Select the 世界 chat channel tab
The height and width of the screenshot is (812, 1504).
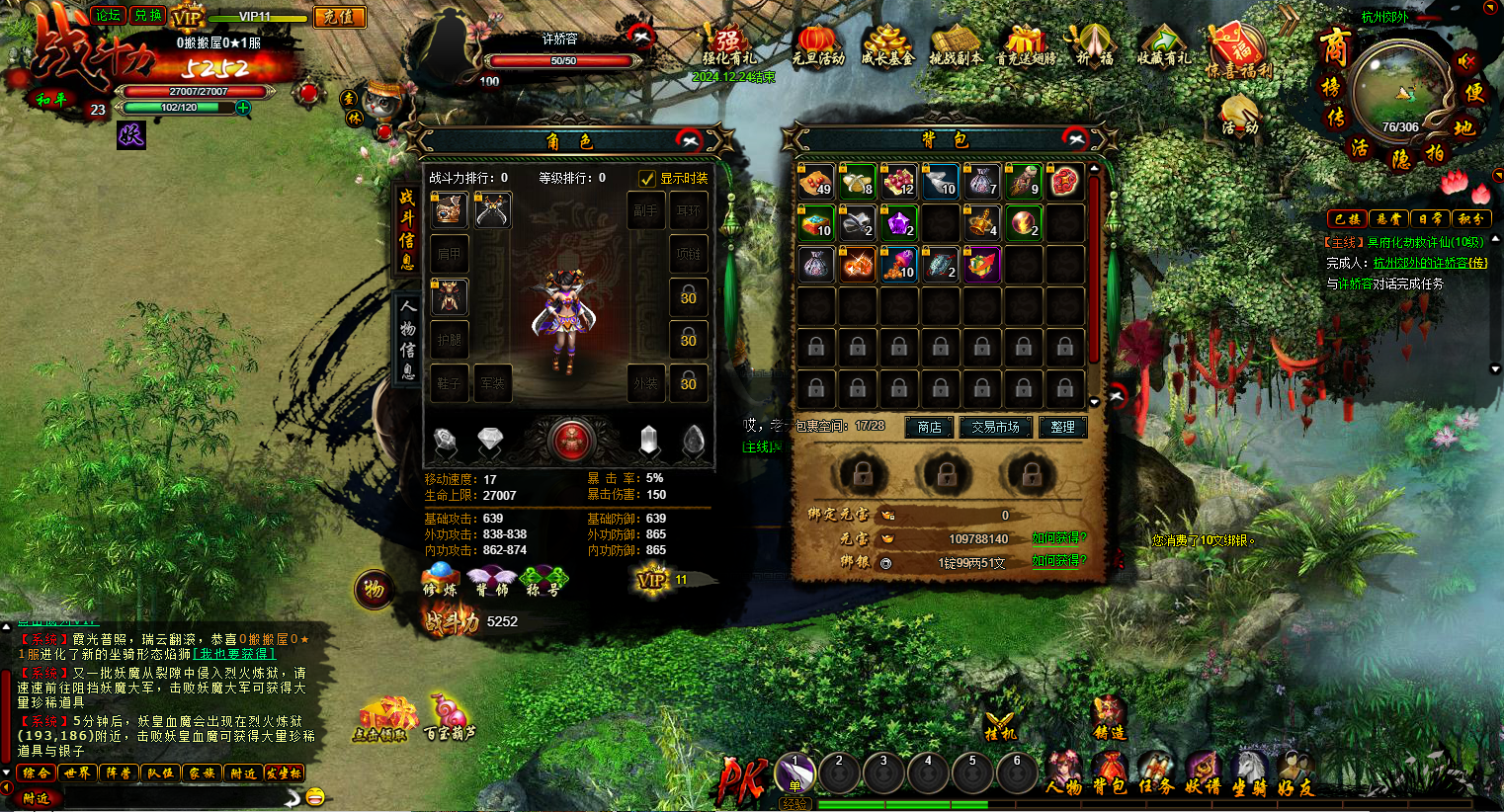[77, 773]
